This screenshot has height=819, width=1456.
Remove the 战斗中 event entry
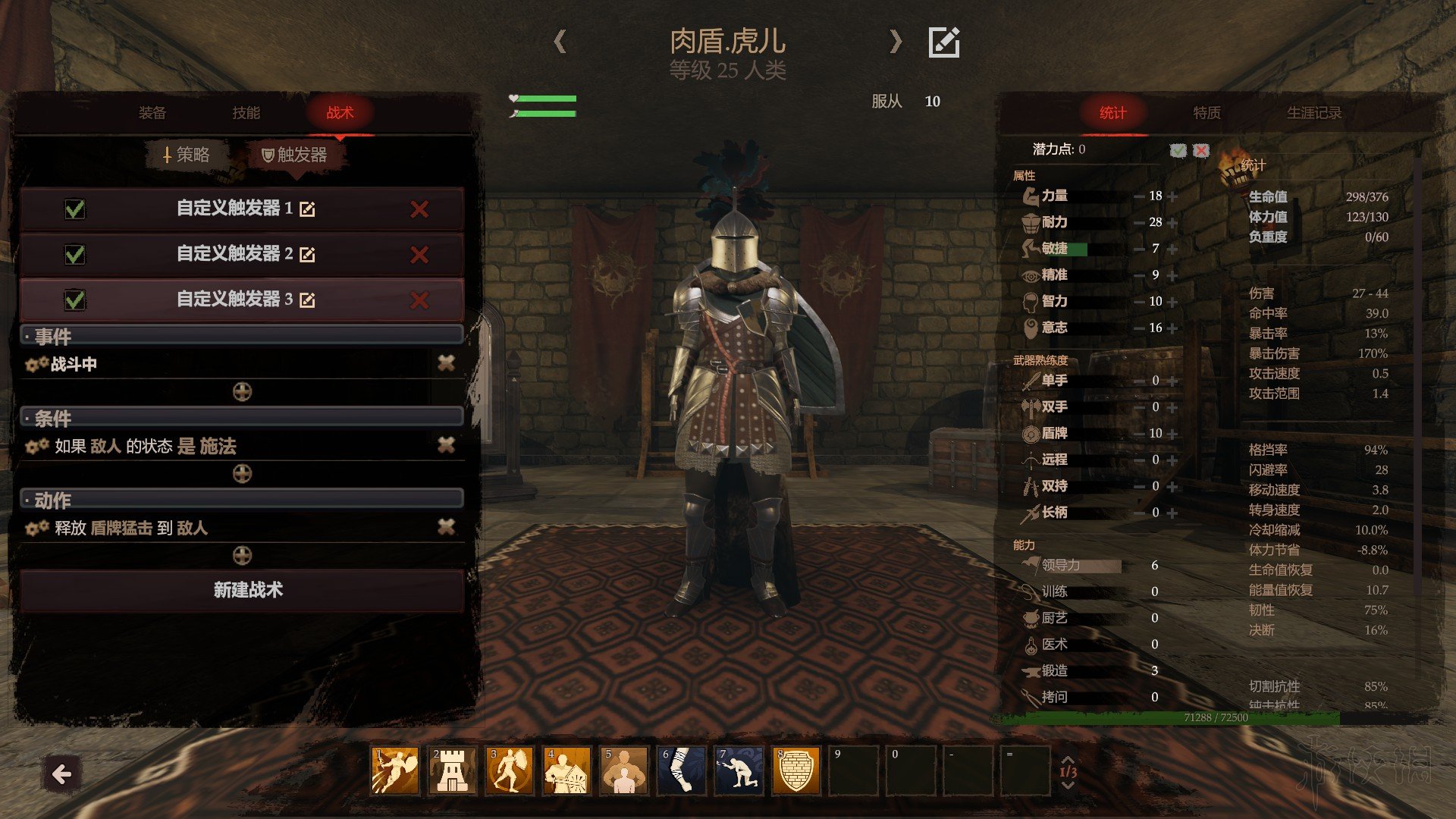coord(446,364)
